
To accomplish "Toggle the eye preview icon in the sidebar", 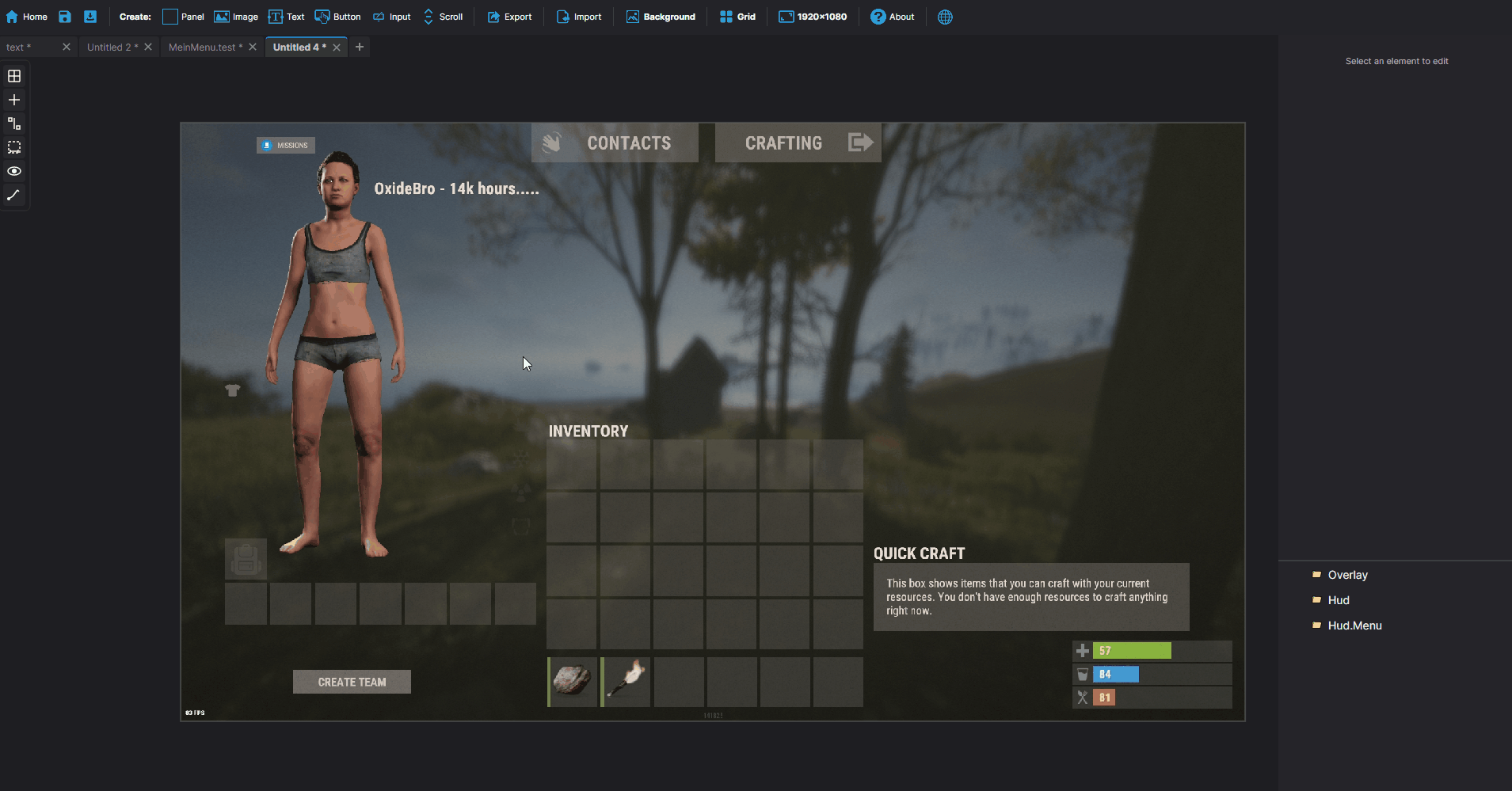I will (x=13, y=171).
